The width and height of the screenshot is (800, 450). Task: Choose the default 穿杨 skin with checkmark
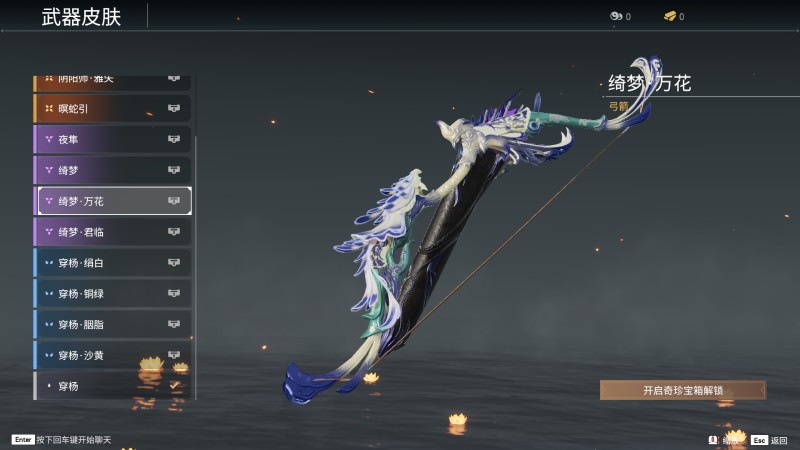112,385
